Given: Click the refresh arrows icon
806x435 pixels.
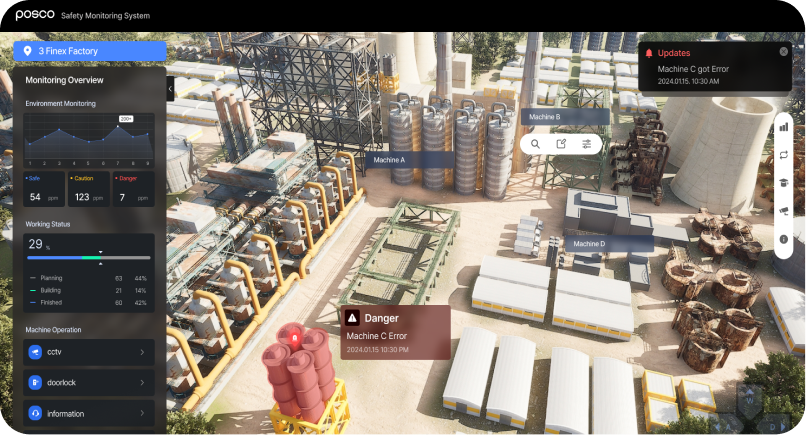Looking at the screenshot, I should [784, 154].
